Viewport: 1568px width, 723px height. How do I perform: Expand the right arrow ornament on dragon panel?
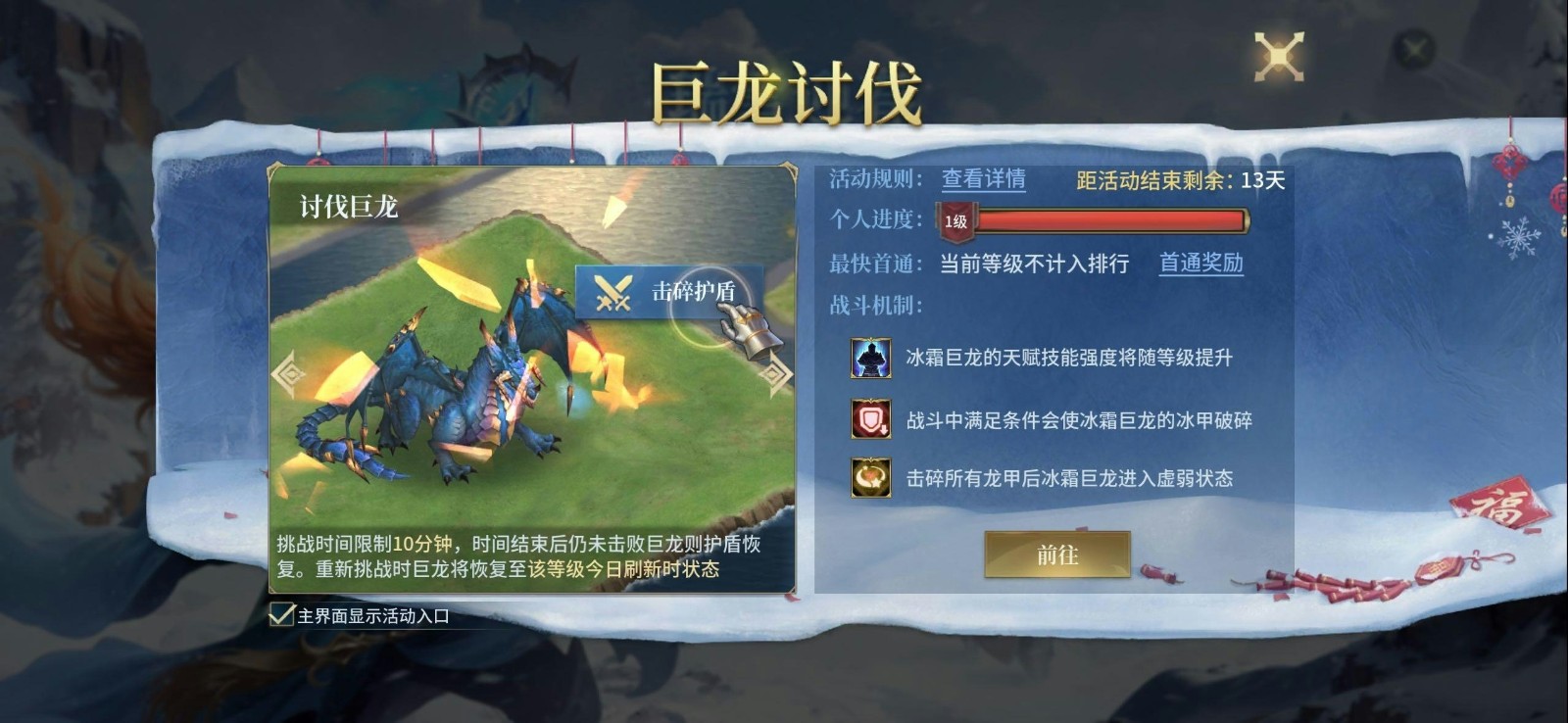click(778, 373)
